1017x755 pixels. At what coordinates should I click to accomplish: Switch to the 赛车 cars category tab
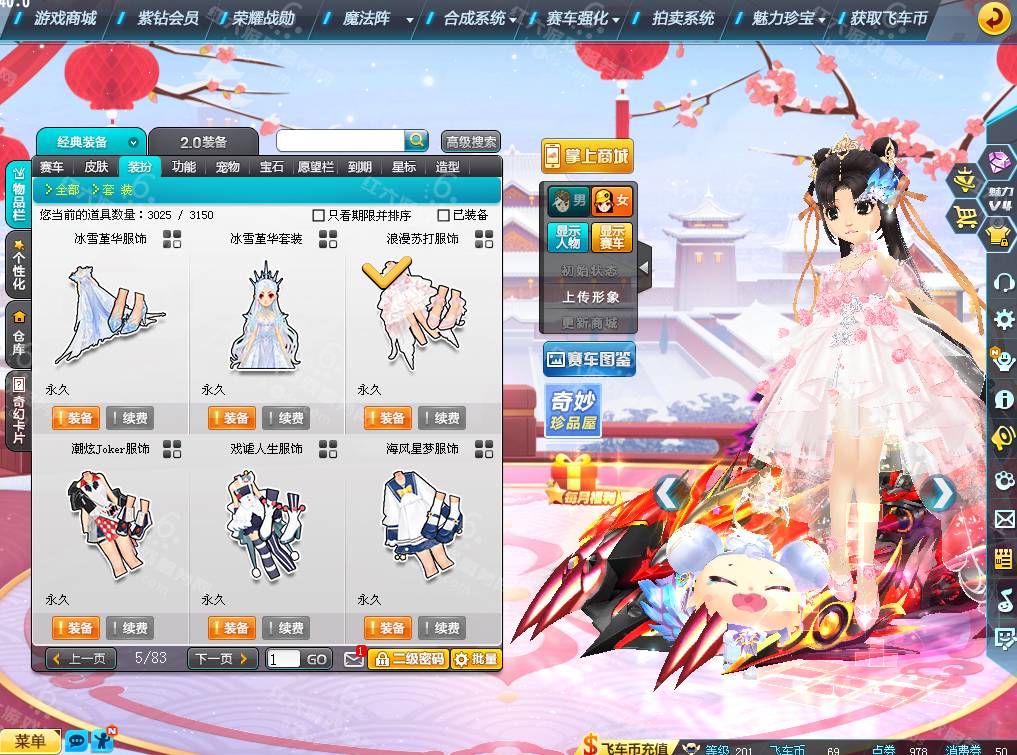pos(52,167)
